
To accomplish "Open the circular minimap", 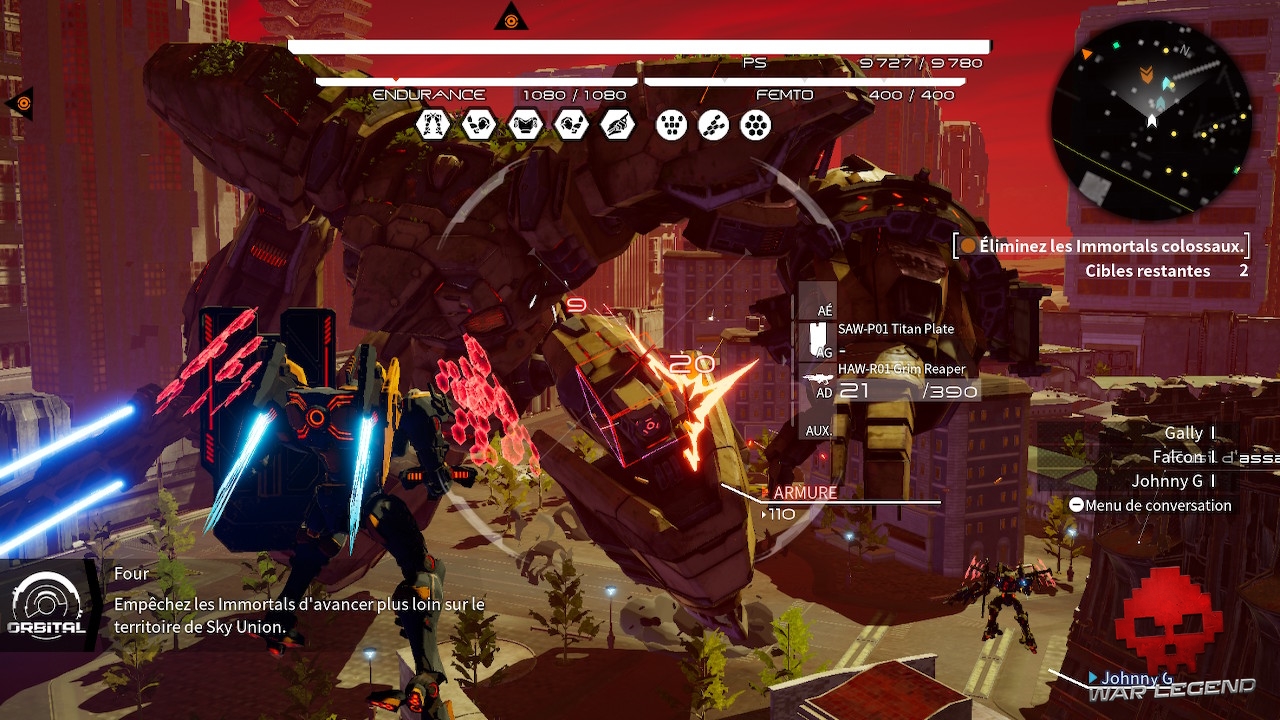I will 1151,118.
